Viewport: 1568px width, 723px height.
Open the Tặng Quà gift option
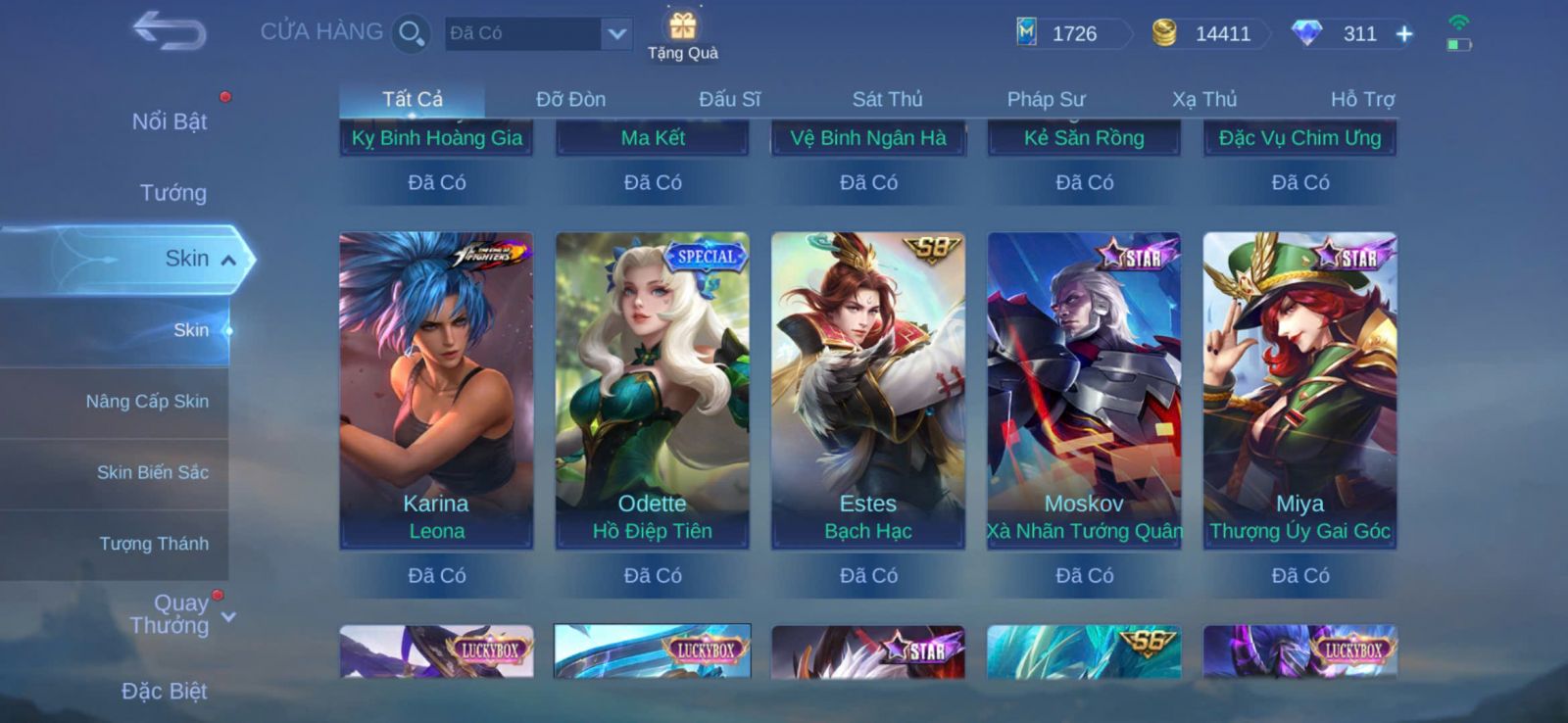point(683,35)
